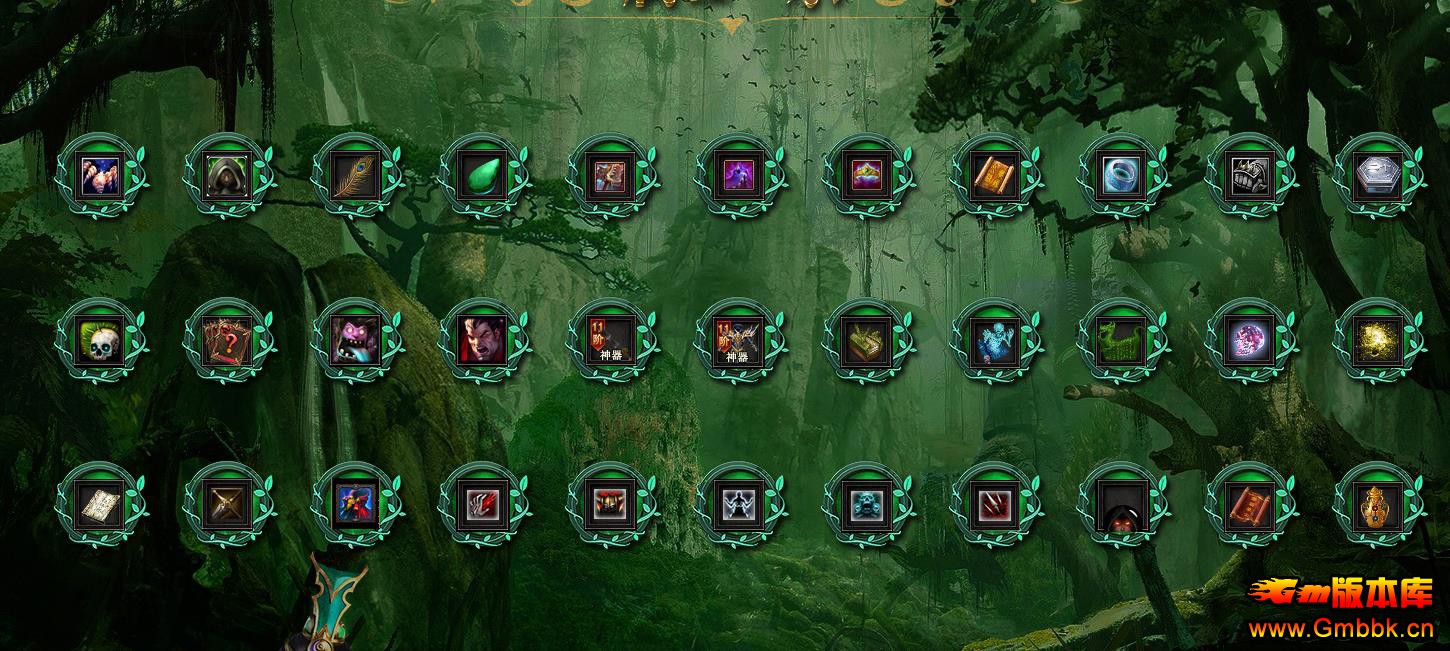Viewport: 1450px width, 651px height.
Task: Pick the crossed golden blades icon
Action: pos(228,505)
